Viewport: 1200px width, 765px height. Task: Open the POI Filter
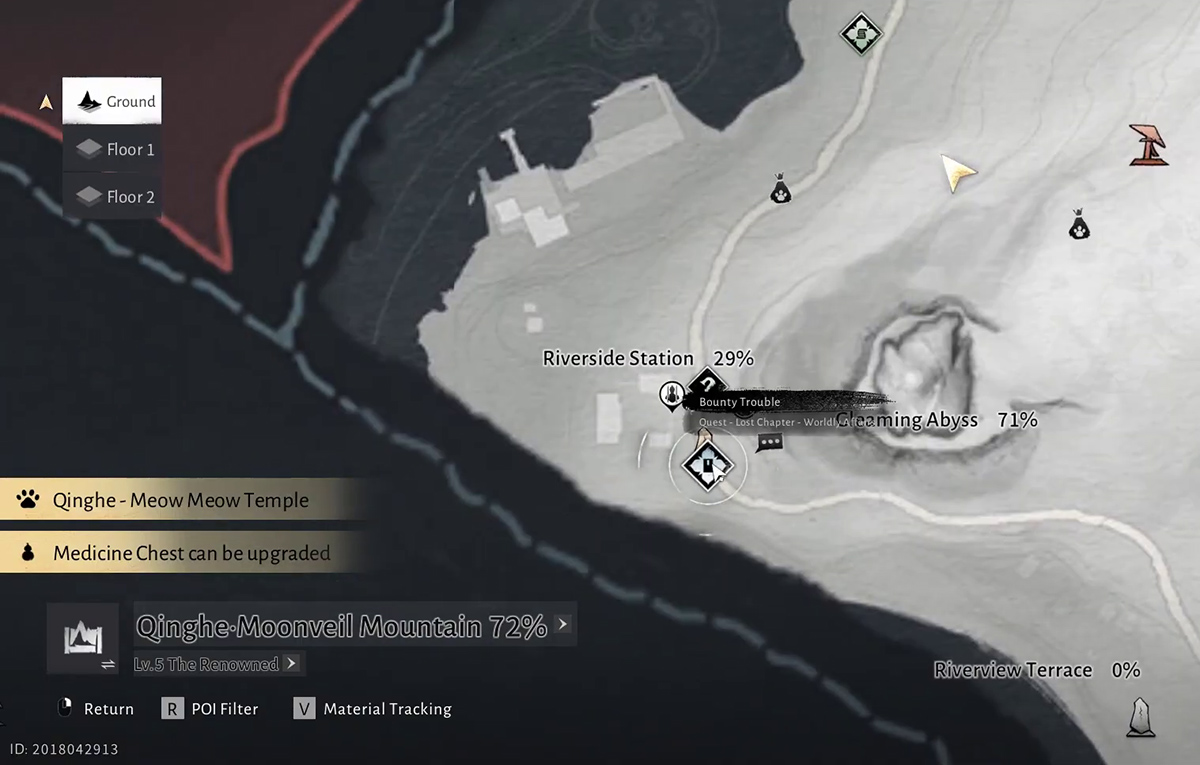[210, 709]
